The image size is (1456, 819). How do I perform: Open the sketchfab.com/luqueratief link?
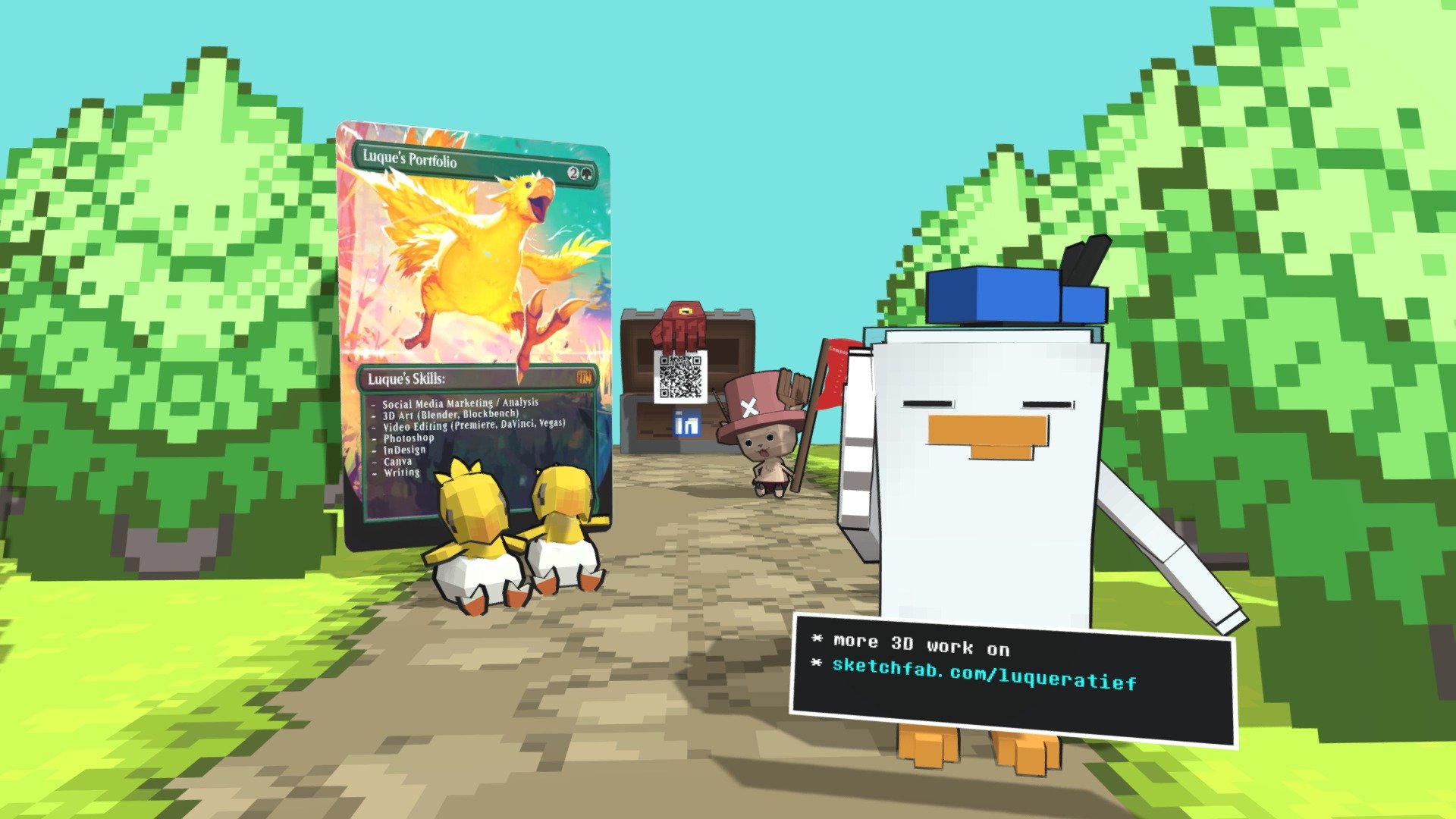coord(984,673)
